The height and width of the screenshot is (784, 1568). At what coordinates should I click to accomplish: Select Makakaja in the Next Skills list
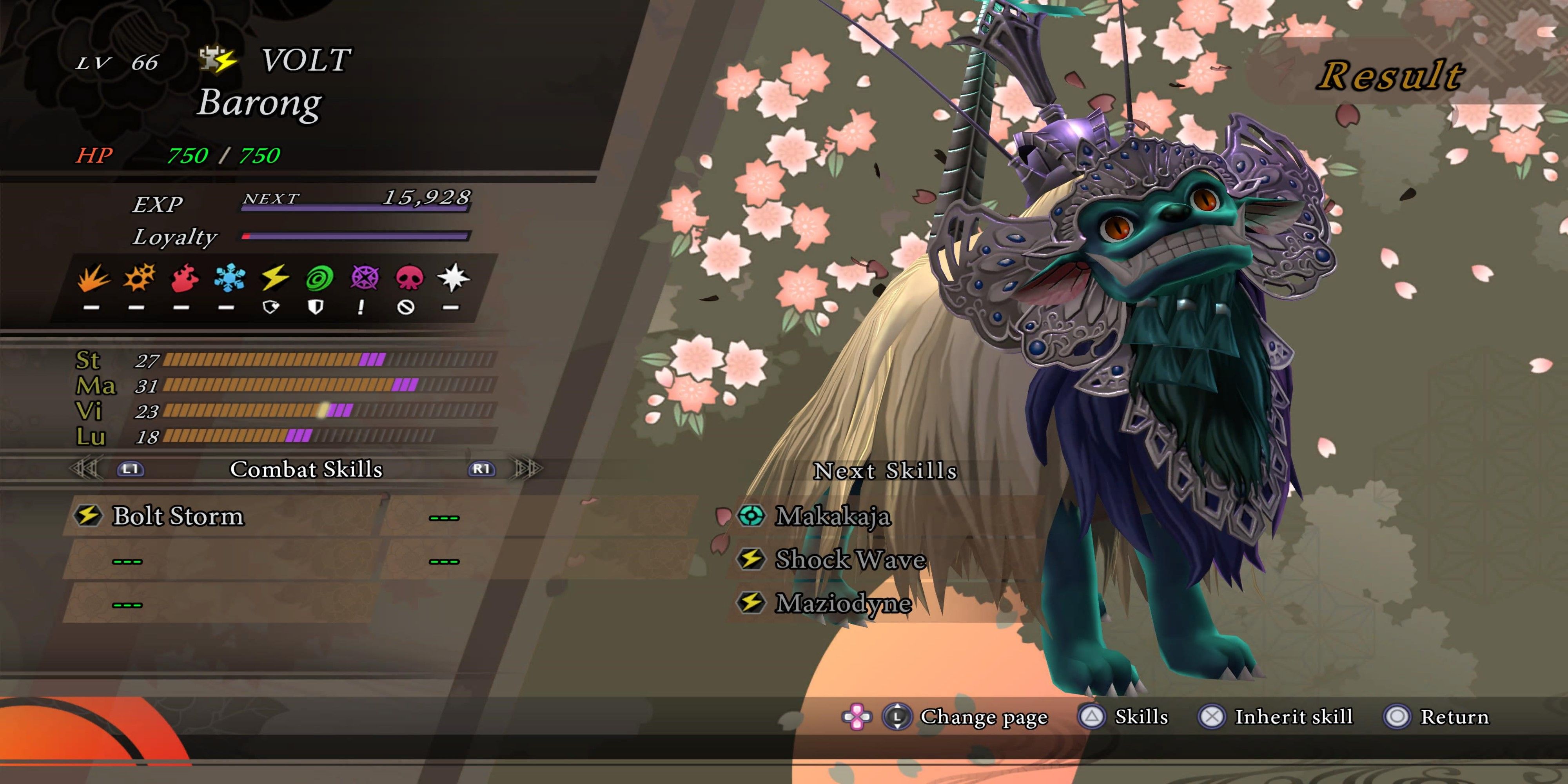point(832,516)
